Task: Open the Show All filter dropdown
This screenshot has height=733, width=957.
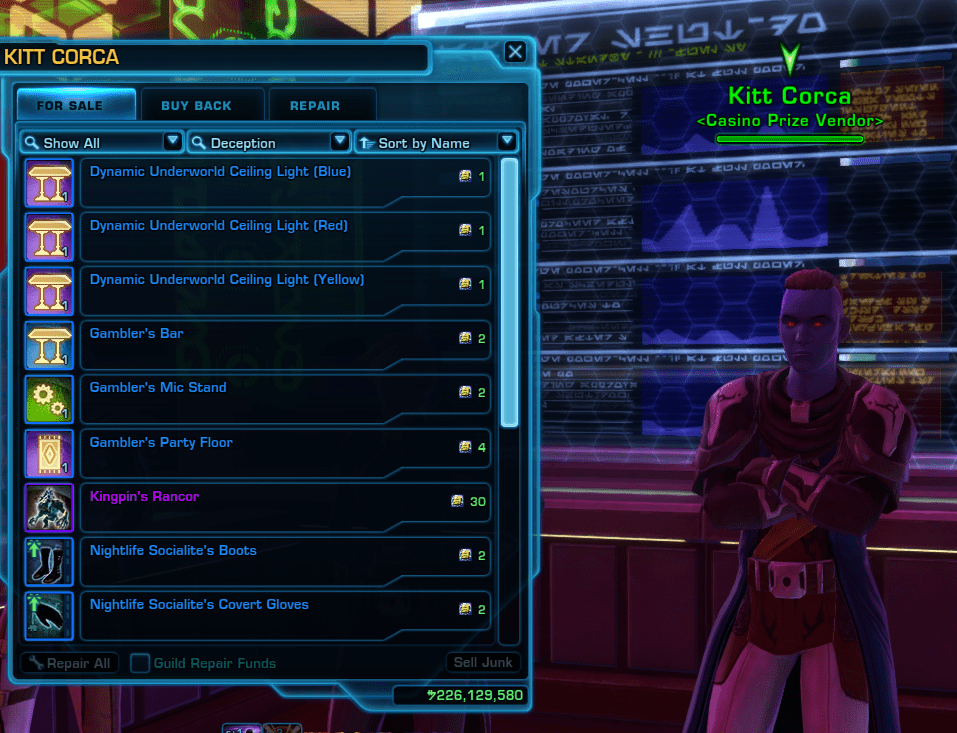Action: pyautogui.click(x=101, y=142)
